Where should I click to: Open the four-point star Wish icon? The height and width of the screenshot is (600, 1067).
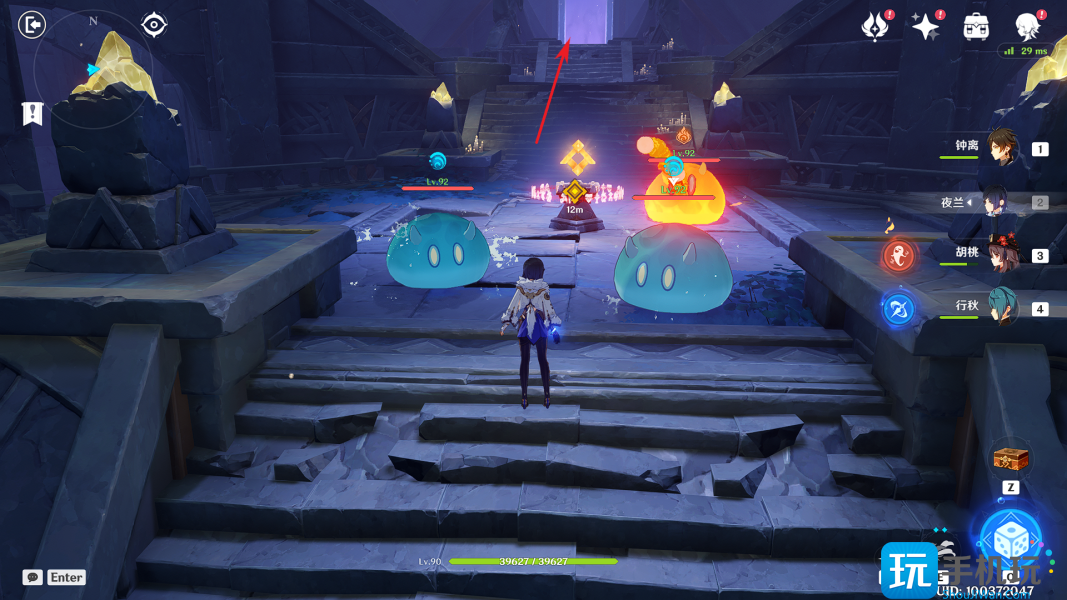point(926,27)
